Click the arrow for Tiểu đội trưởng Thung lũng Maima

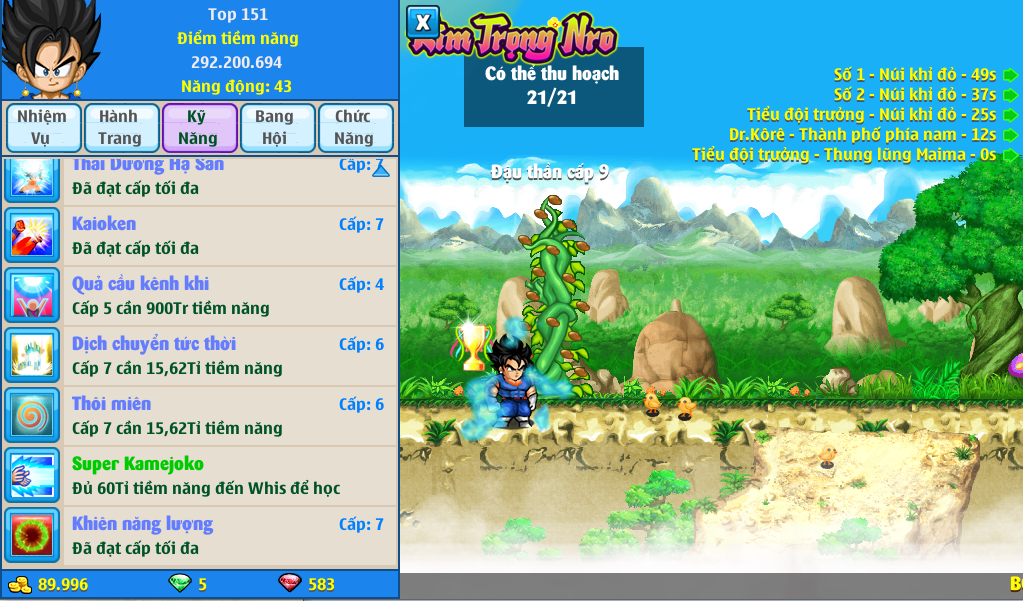click(x=1011, y=155)
